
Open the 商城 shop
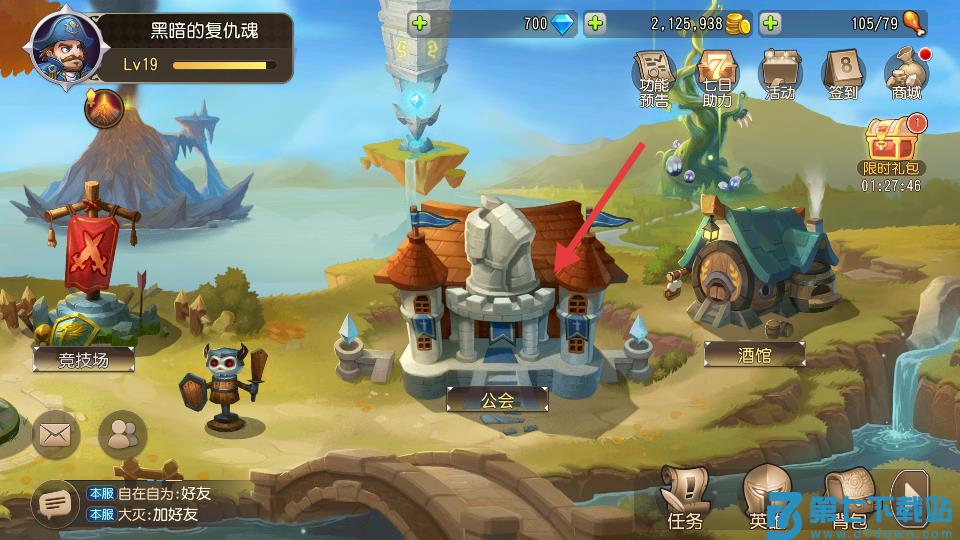(x=906, y=76)
